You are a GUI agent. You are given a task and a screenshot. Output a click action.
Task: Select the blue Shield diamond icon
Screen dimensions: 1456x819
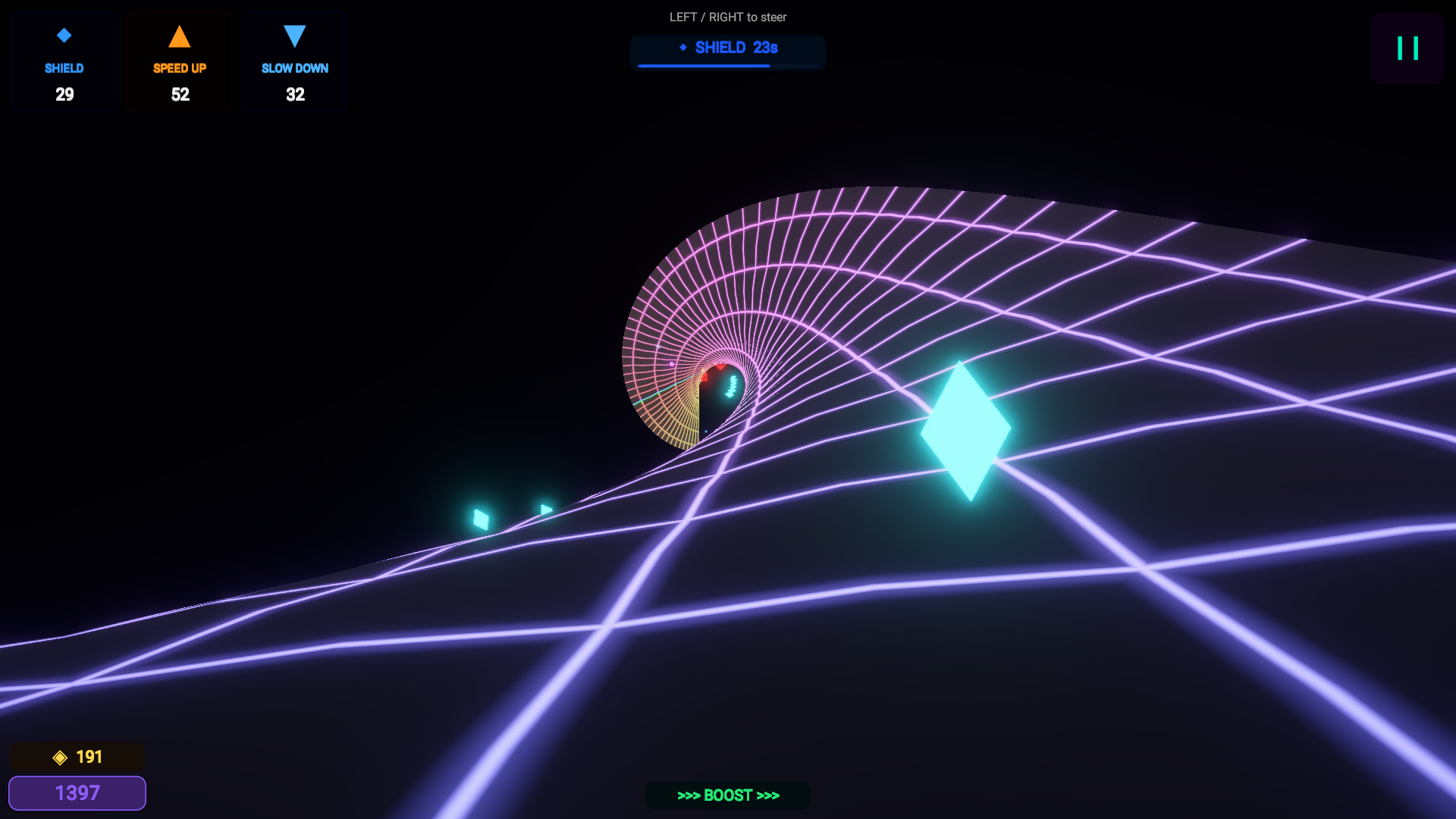(64, 34)
